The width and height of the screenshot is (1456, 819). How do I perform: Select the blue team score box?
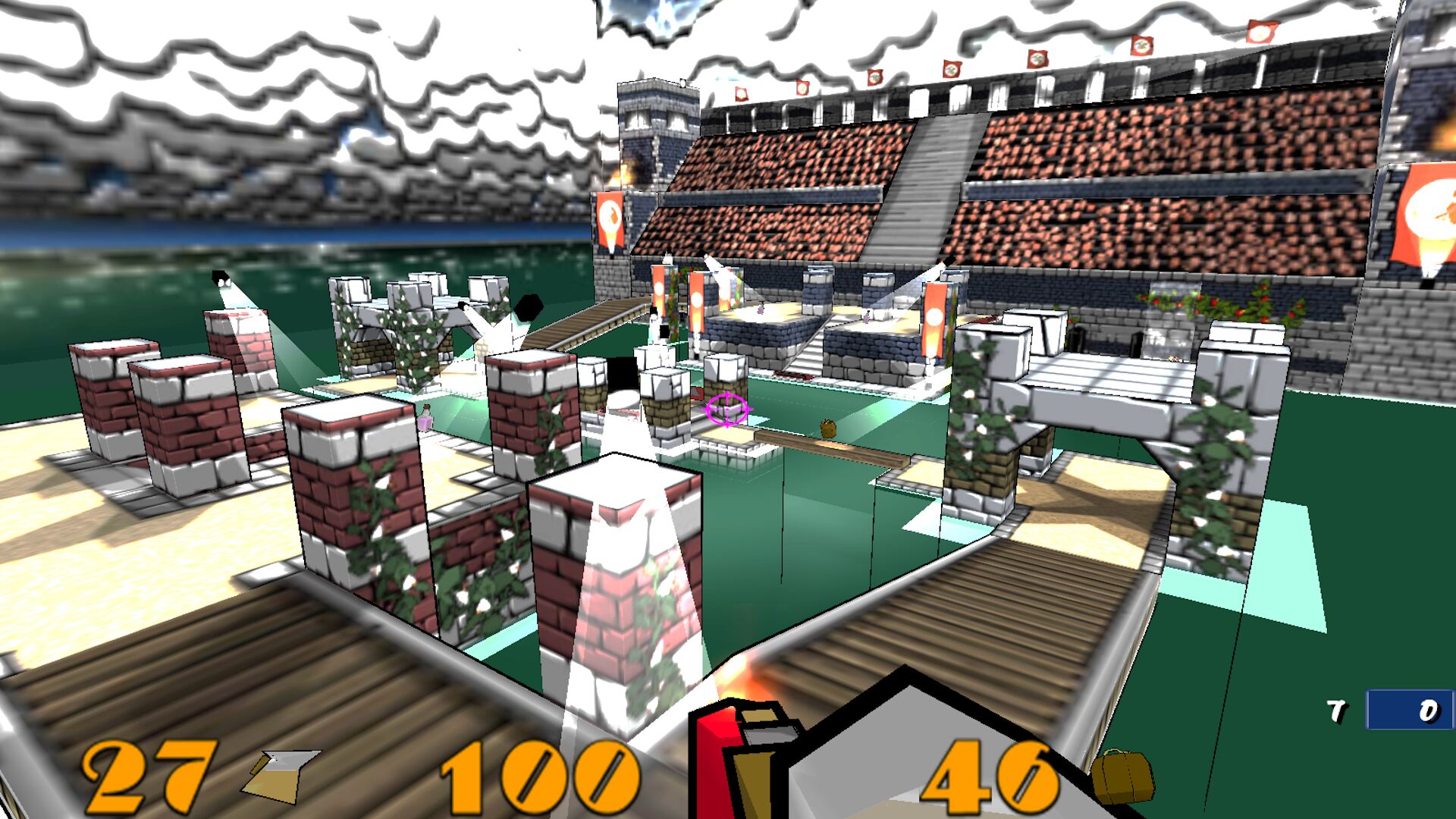pos(1409,711)
